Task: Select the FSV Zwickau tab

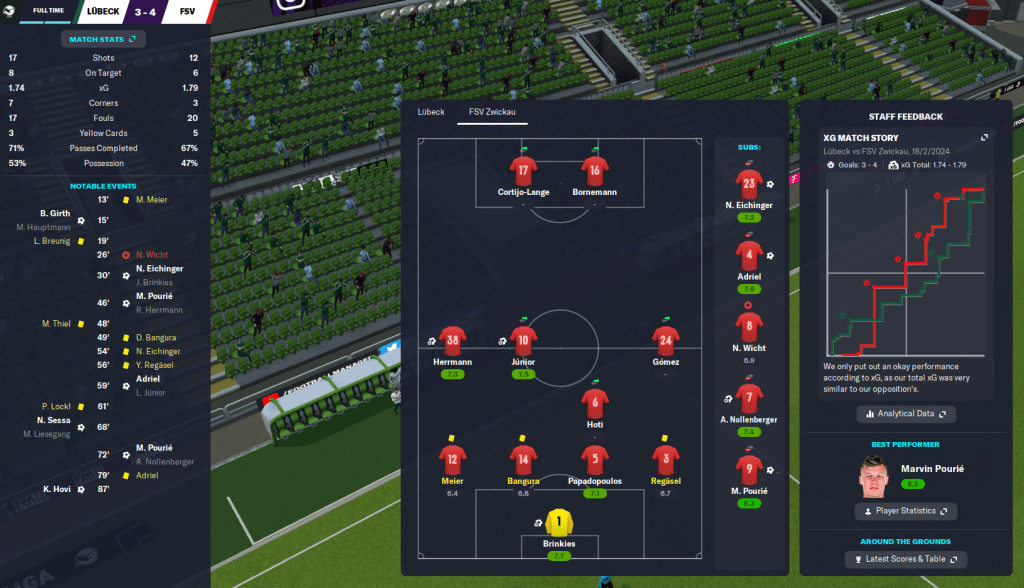Action: [492, 111]
